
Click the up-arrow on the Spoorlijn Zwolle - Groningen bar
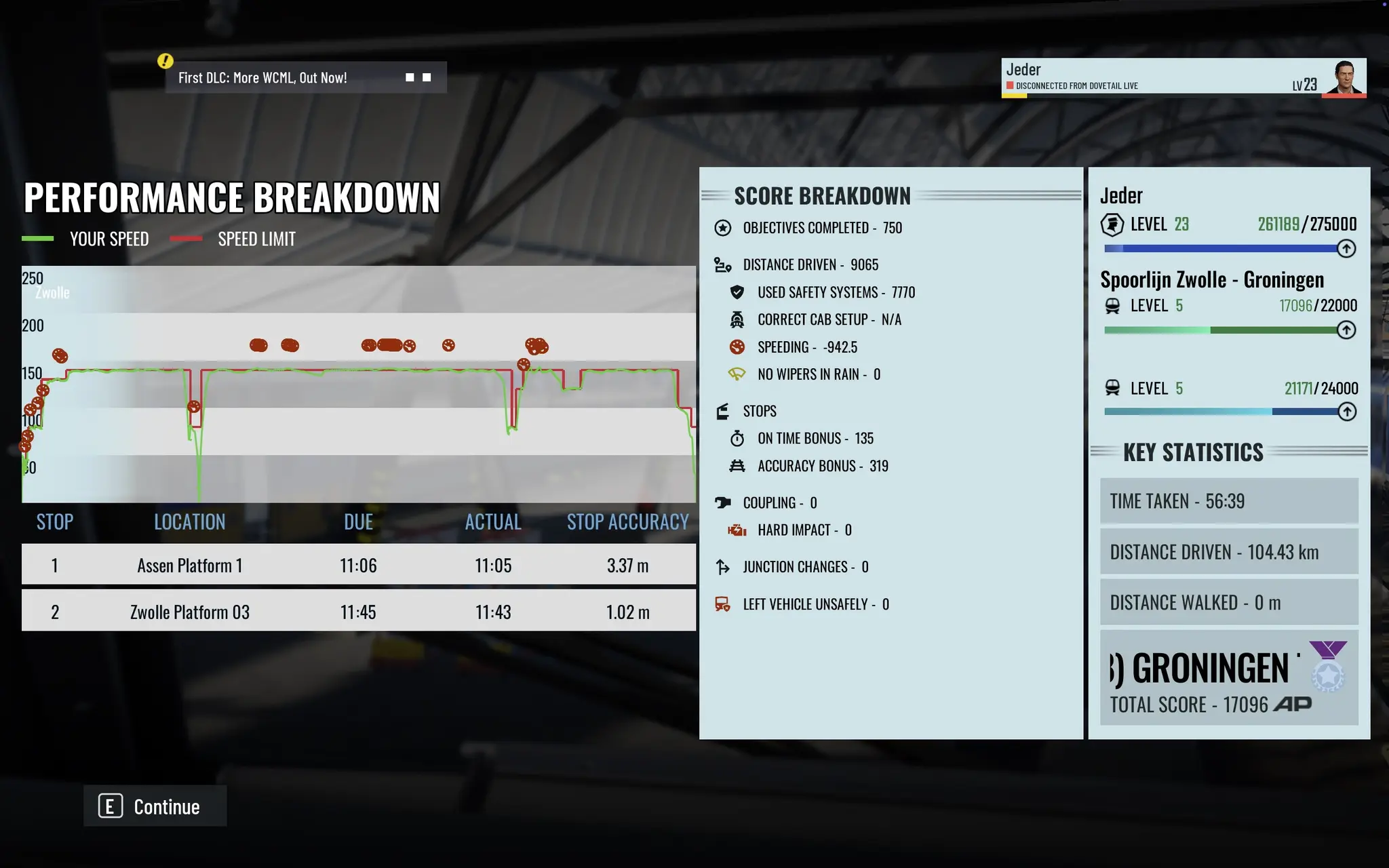coord(1346,330)
